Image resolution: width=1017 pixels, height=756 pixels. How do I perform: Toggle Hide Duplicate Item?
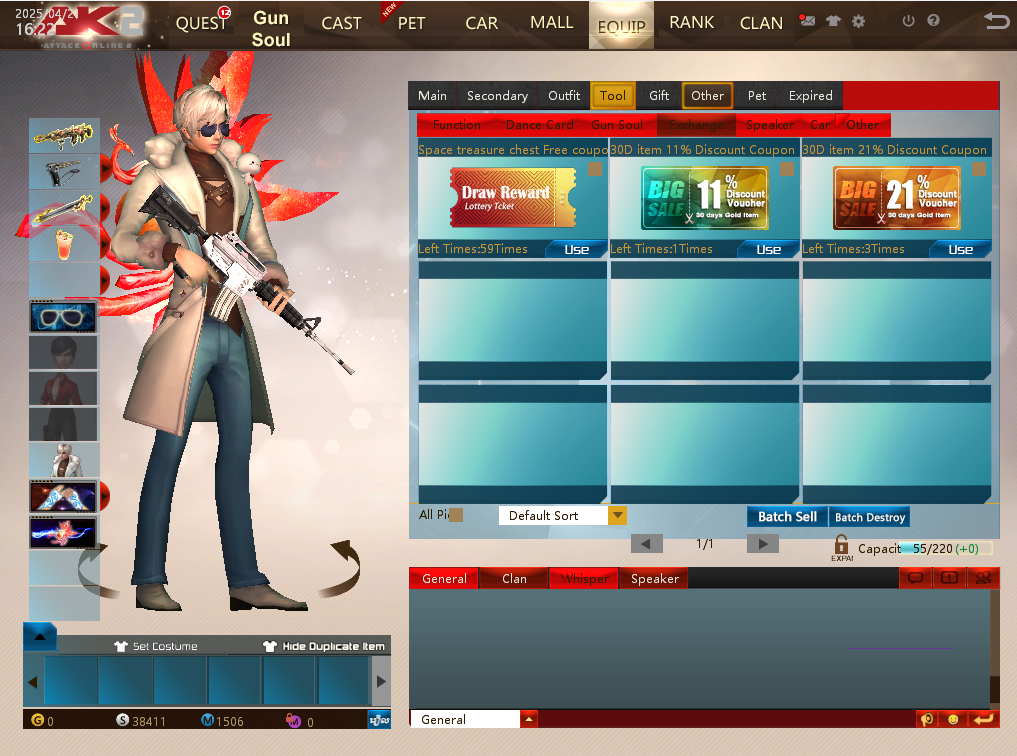coord(324,646)
